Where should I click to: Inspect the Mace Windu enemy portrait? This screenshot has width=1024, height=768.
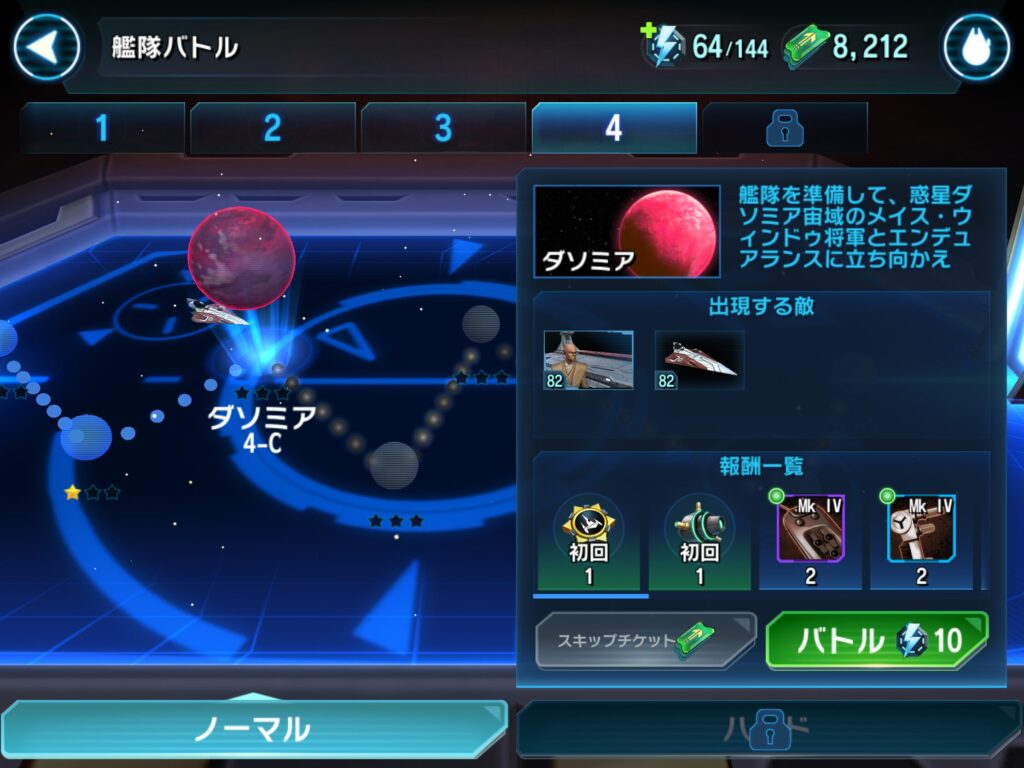588,360
